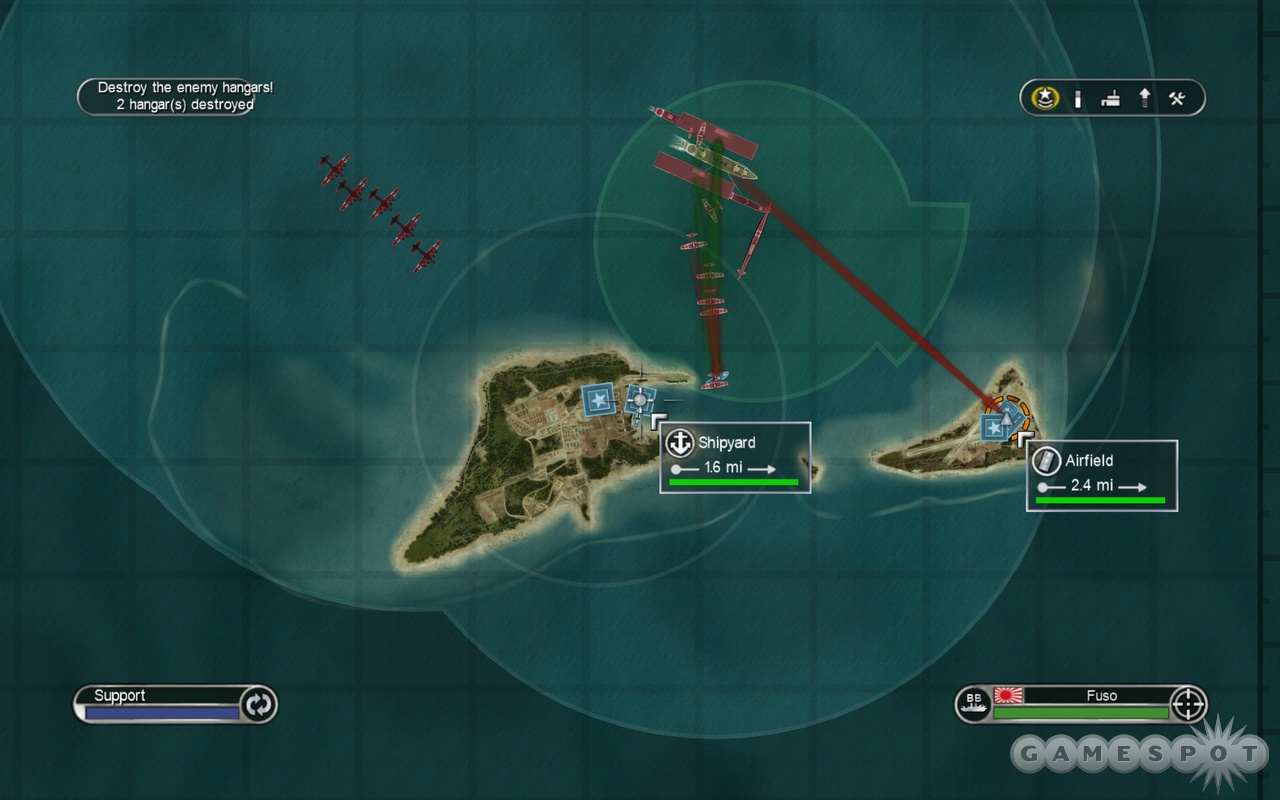The width and height of the screenshot is (1280, 800).
Task: Click the vertical gauge bar icon
Action: tap(1078, 98)
